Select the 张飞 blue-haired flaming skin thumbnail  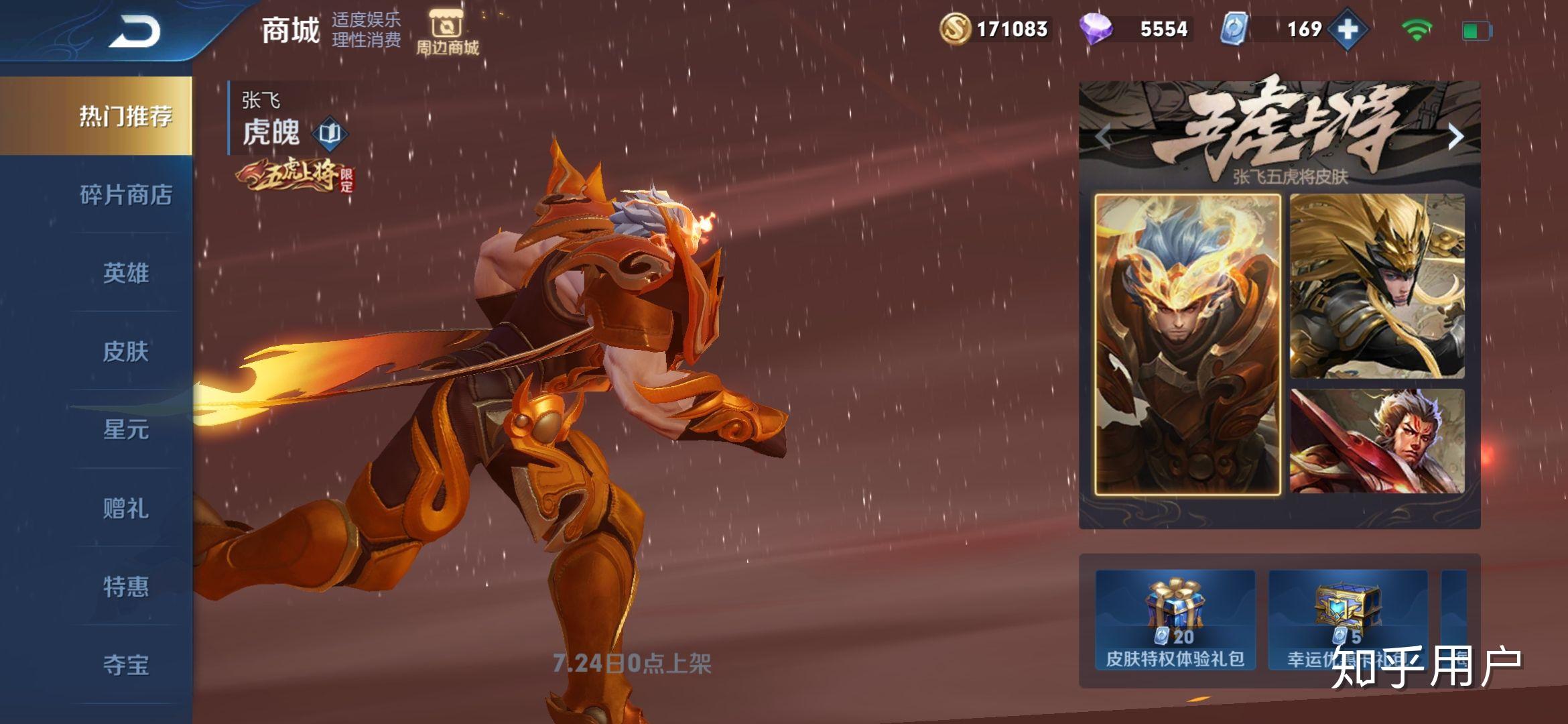click(x=1187, y=345)
